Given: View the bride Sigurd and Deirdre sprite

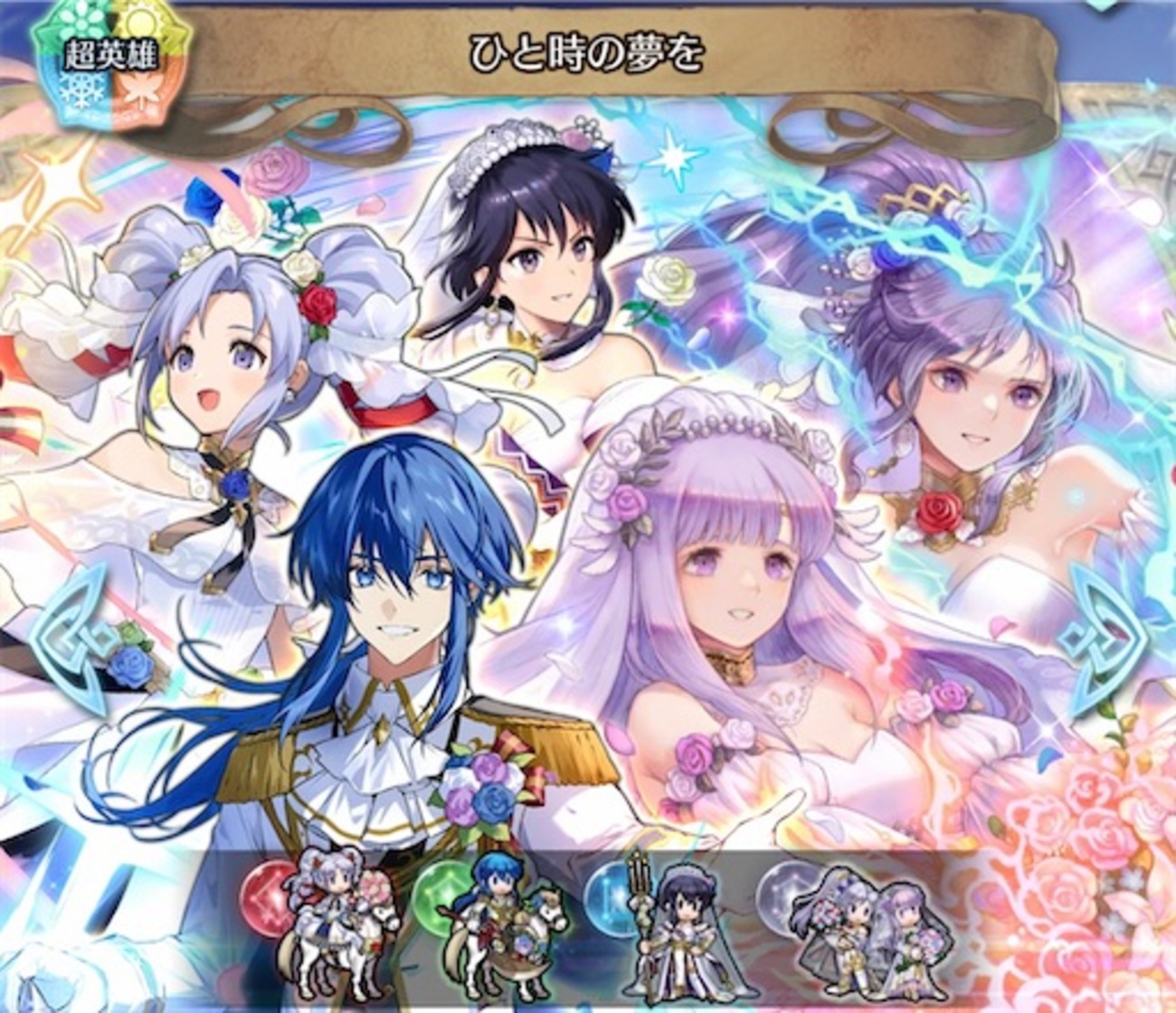Looking at the screenshot, I should pyautogui.click(x=505, y=925).
